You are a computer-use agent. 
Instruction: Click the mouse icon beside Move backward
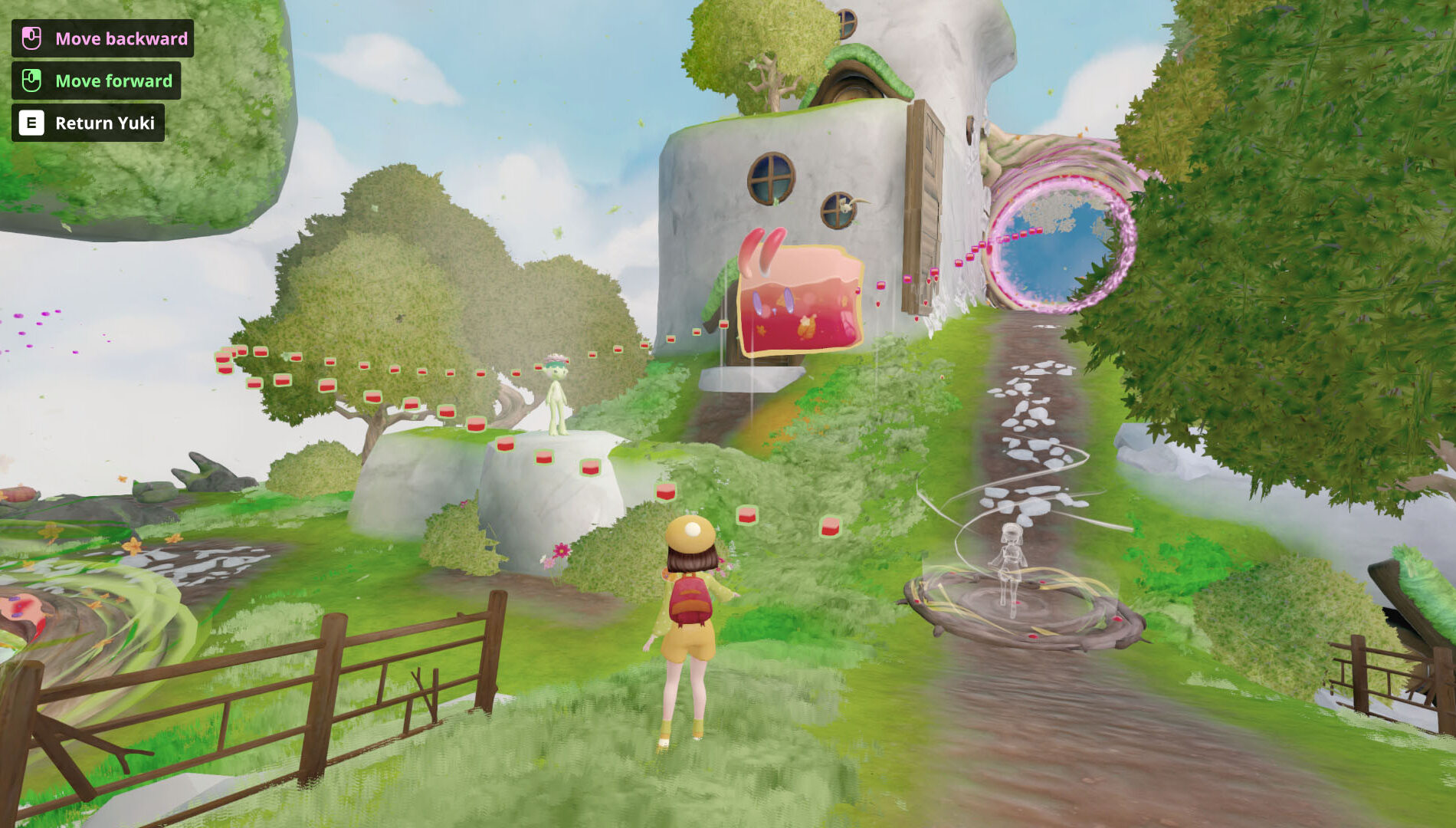coord(30,38)
